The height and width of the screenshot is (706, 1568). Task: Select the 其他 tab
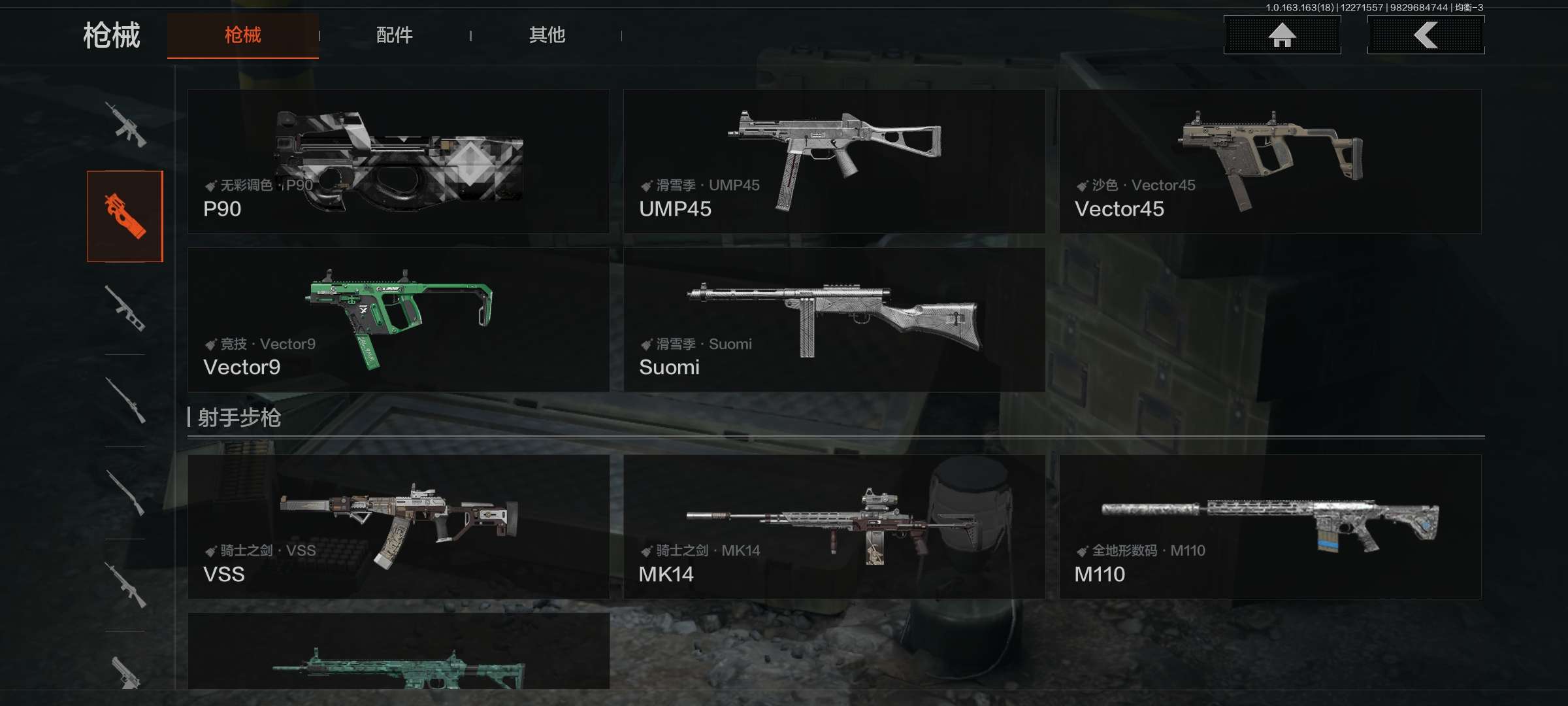pos(547,35)
